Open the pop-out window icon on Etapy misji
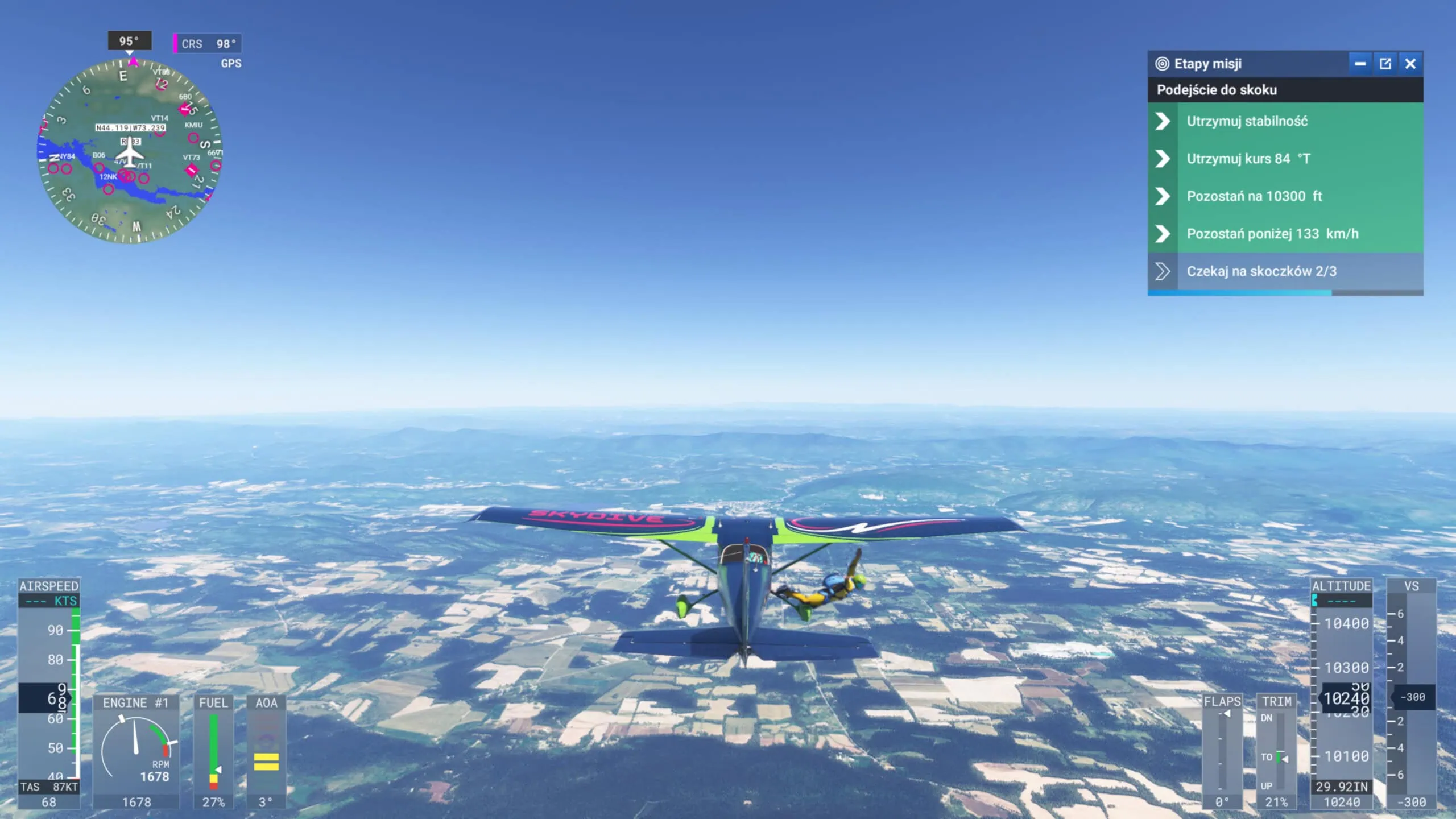This screenshot has width=1456, height=819. [1385, 64]
